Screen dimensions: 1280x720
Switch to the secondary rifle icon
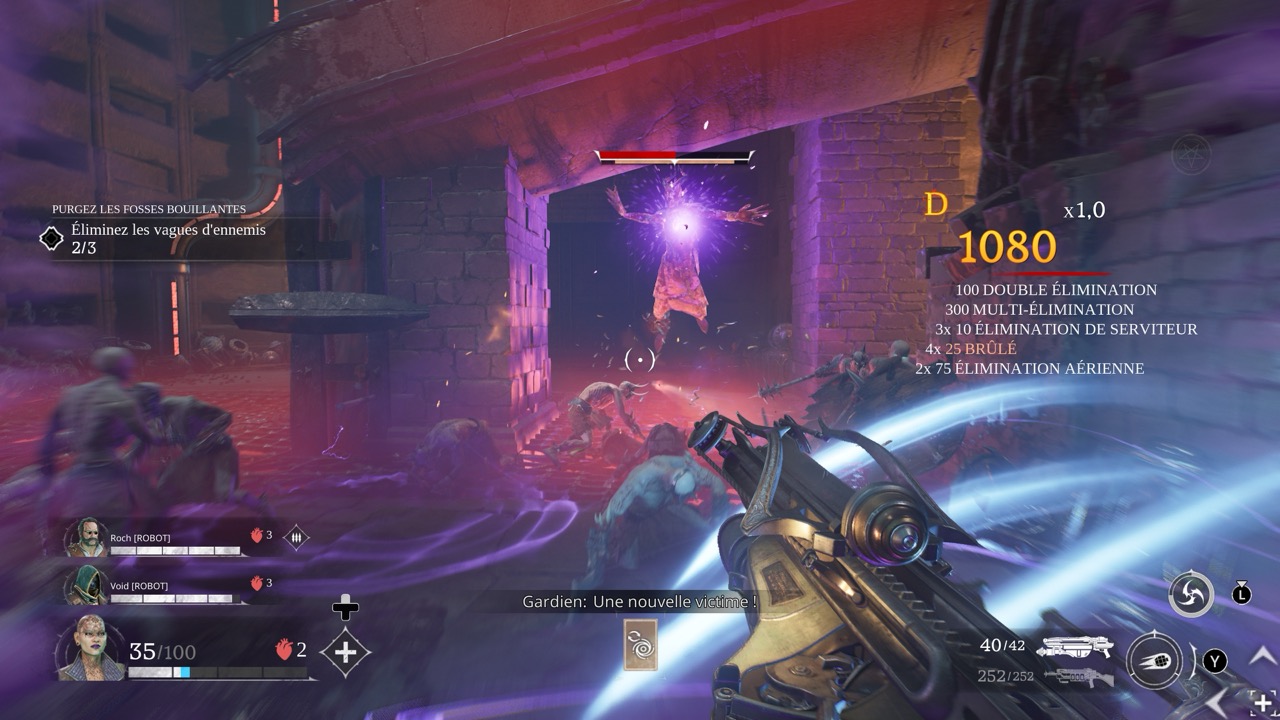coord(1076,677)
